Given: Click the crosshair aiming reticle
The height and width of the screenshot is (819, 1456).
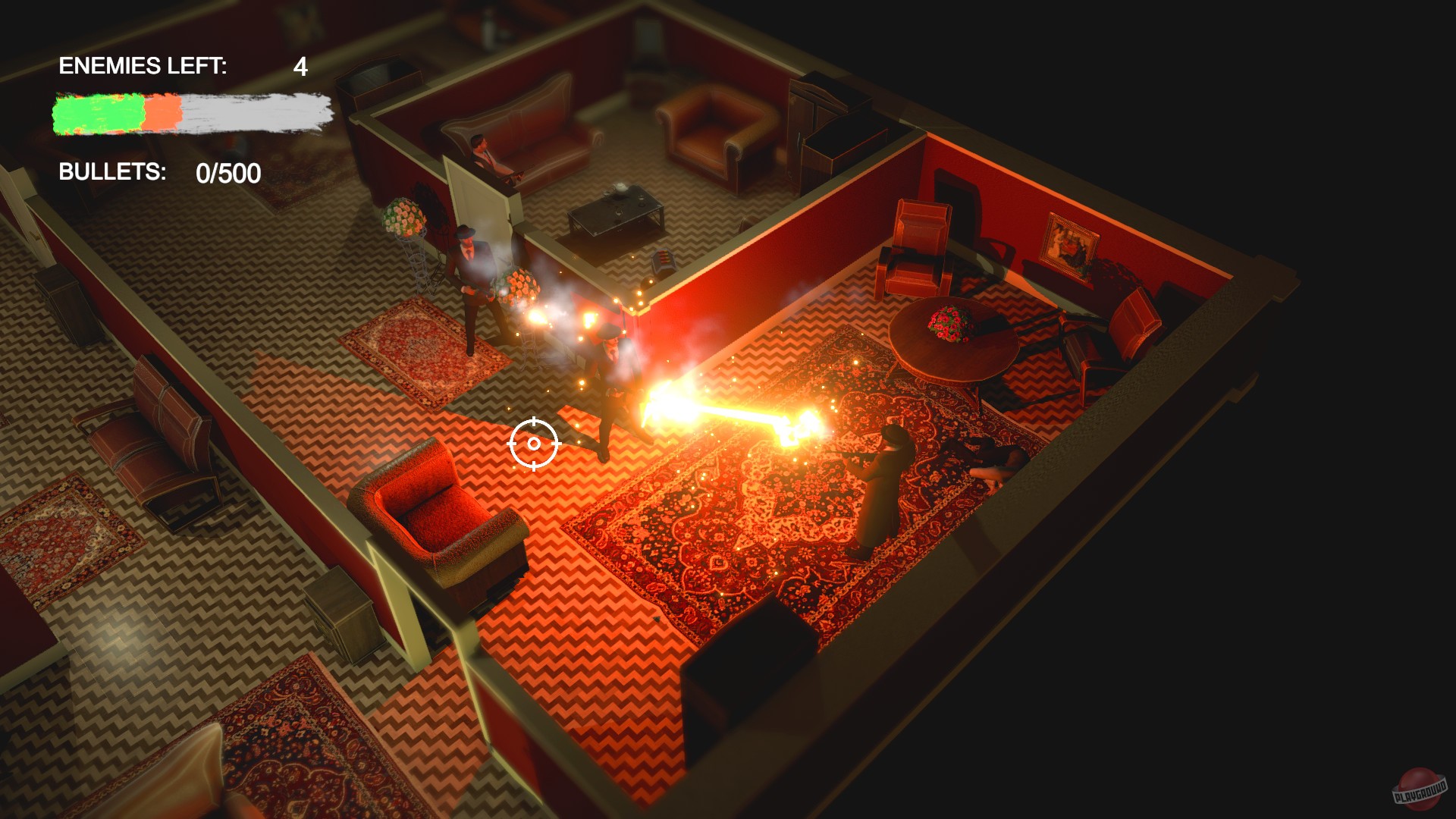Looking at the screenshot, I should click(533, 442).
